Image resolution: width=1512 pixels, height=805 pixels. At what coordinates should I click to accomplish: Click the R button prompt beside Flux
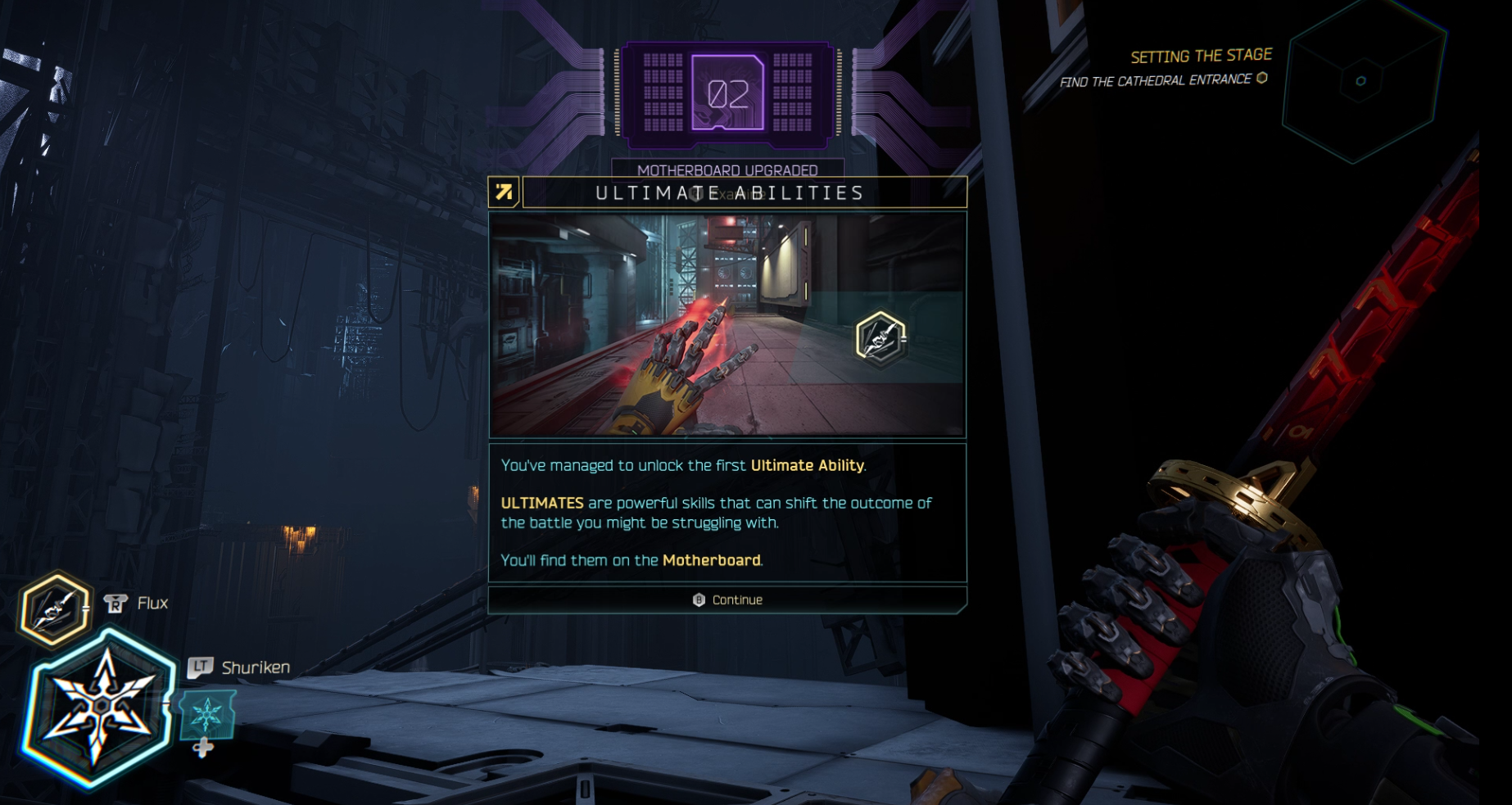coord(115,603)
